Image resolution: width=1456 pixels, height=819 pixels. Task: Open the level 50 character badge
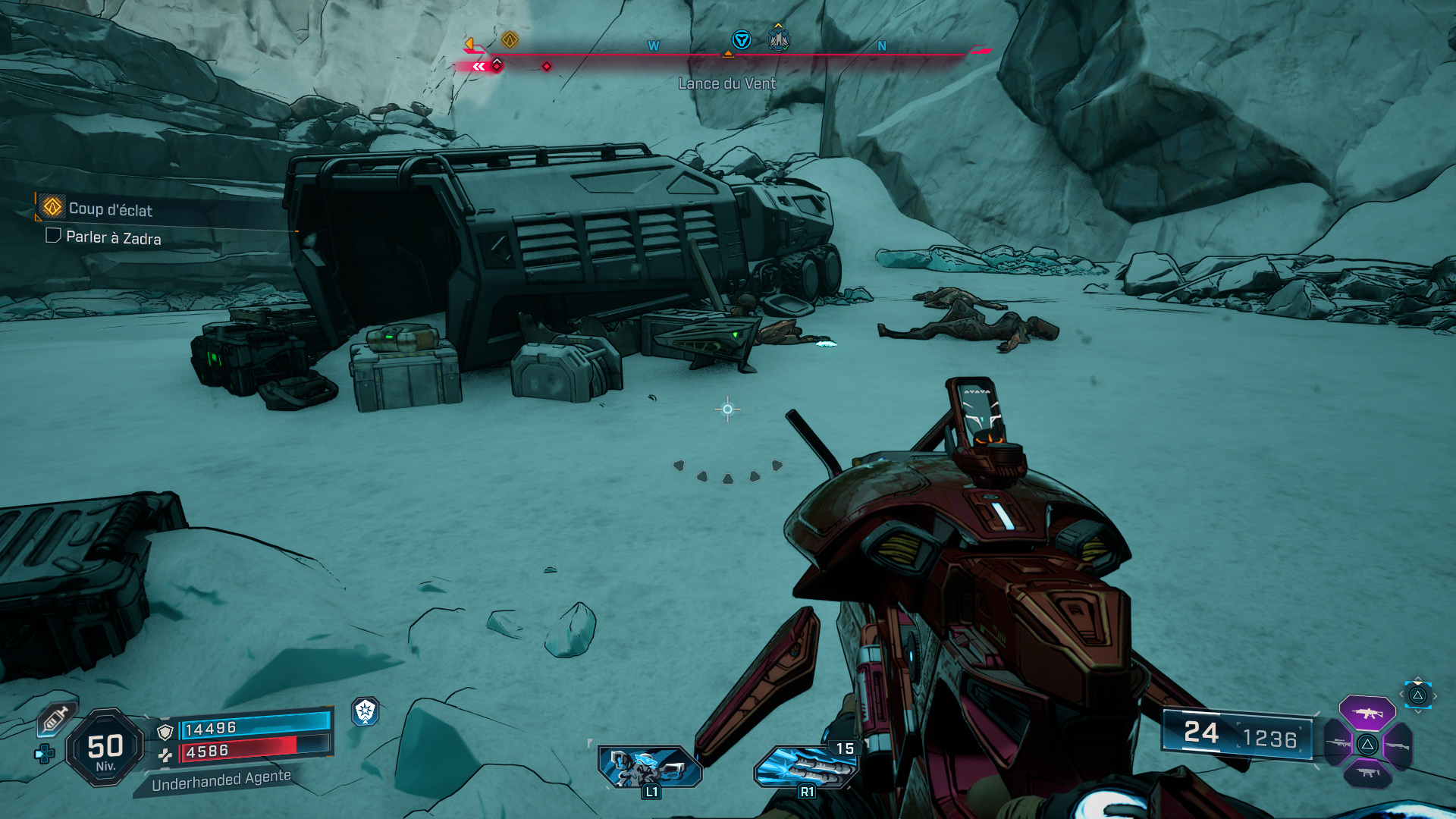[x=105, y=748]
